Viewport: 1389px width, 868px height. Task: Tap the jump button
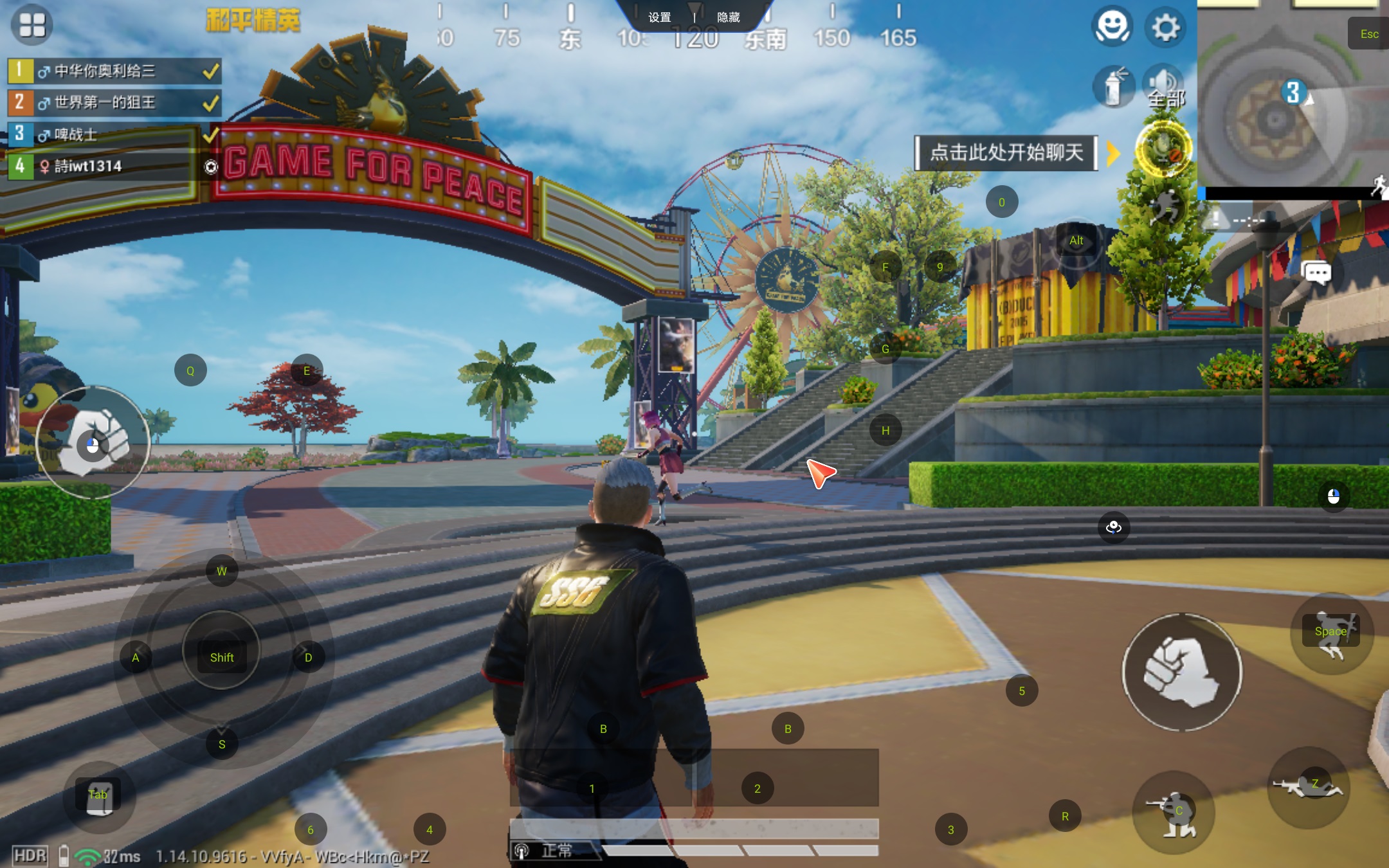tap(1332, 633)
